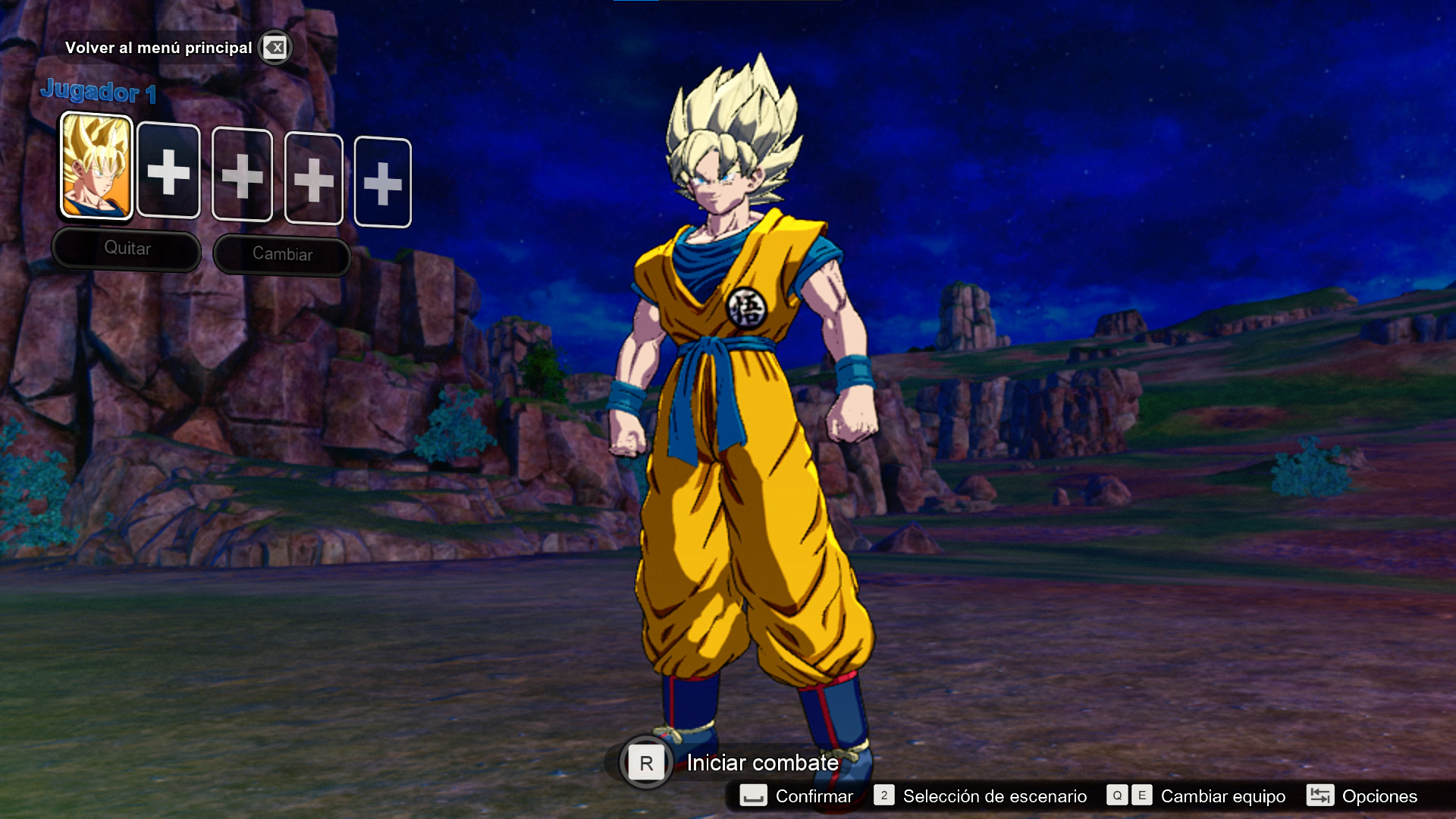Select Volver al menú principal

tap(160, 47)
